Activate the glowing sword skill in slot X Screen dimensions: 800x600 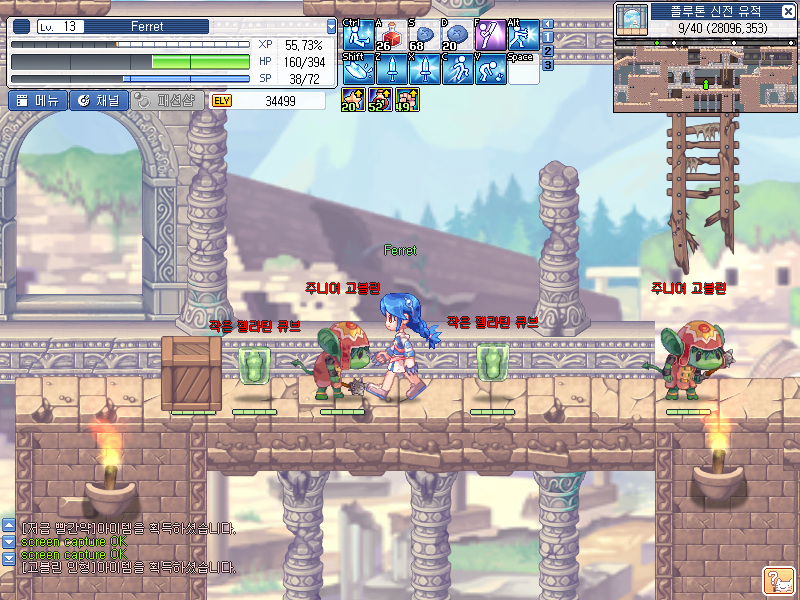[x=424, y=68]
